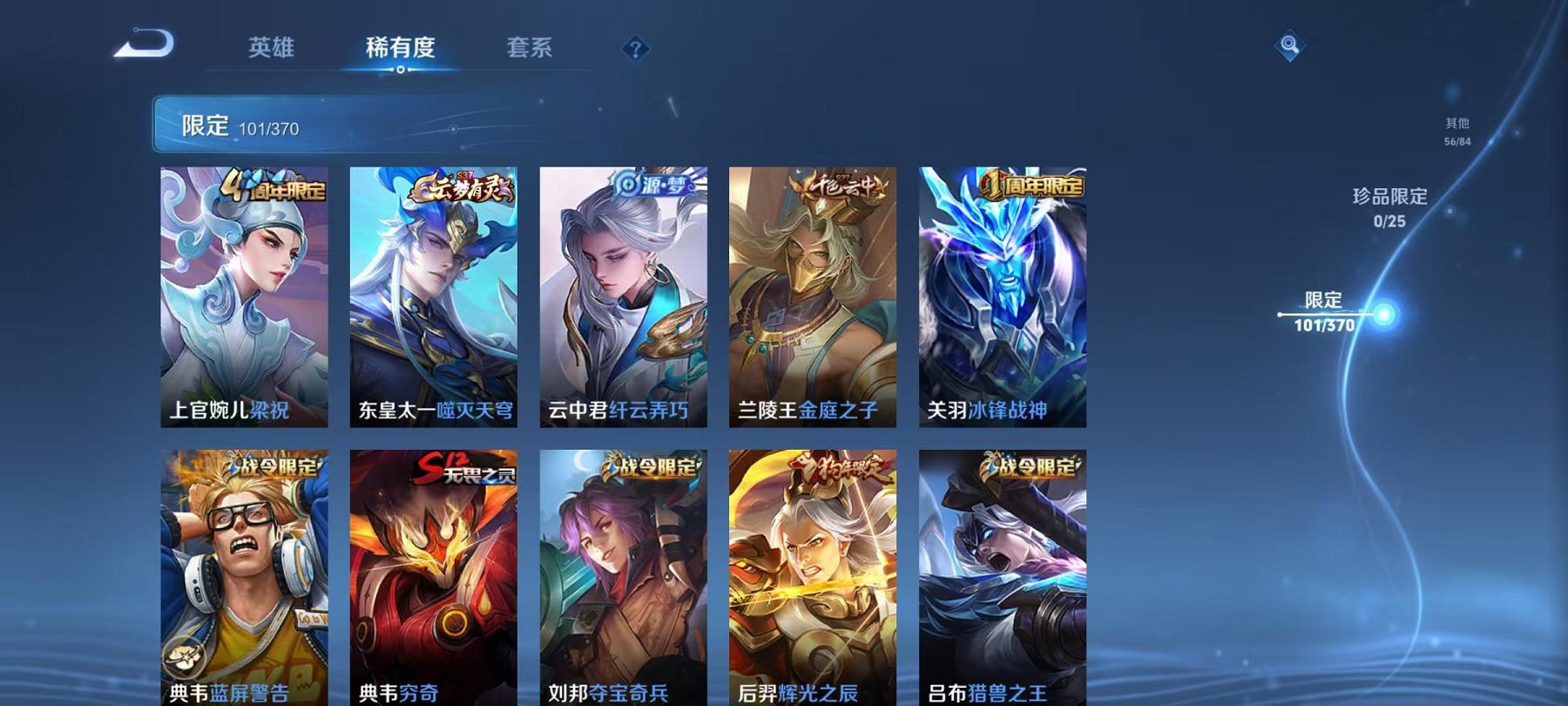Click the help question mark icon
Screen dimensions: 1568x706
coord(639,50)
